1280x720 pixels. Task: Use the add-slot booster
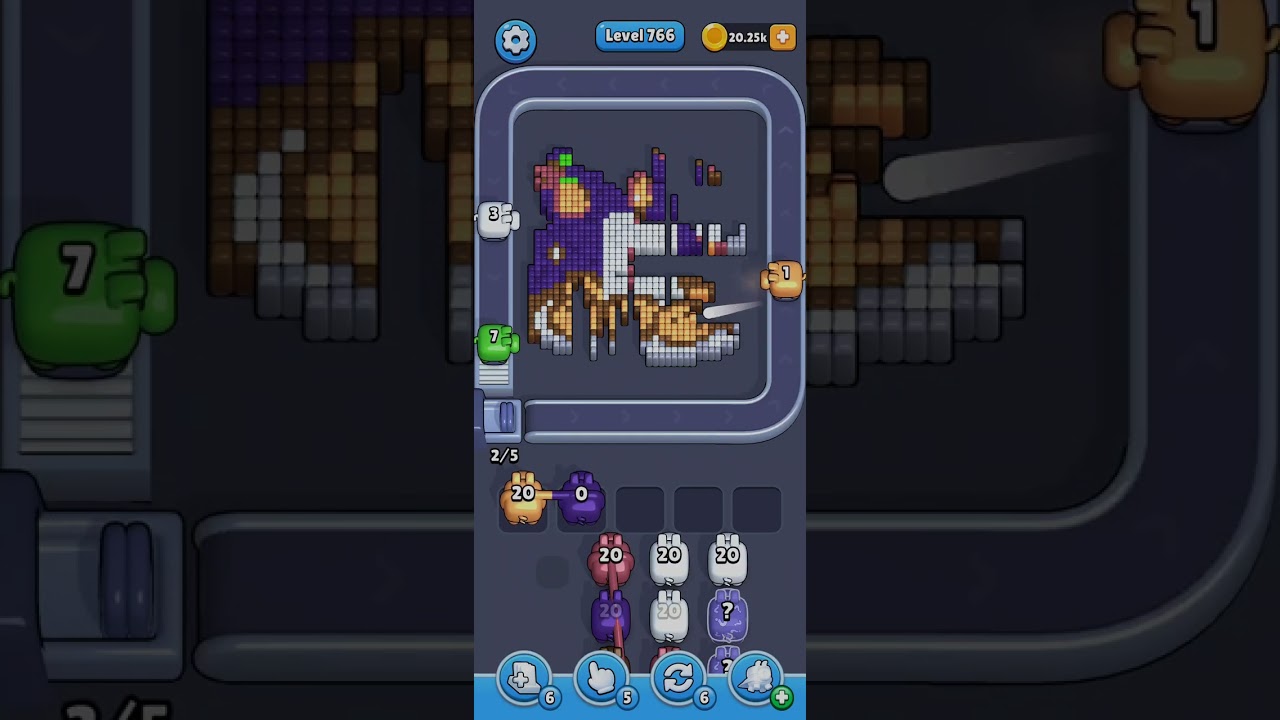524,679
